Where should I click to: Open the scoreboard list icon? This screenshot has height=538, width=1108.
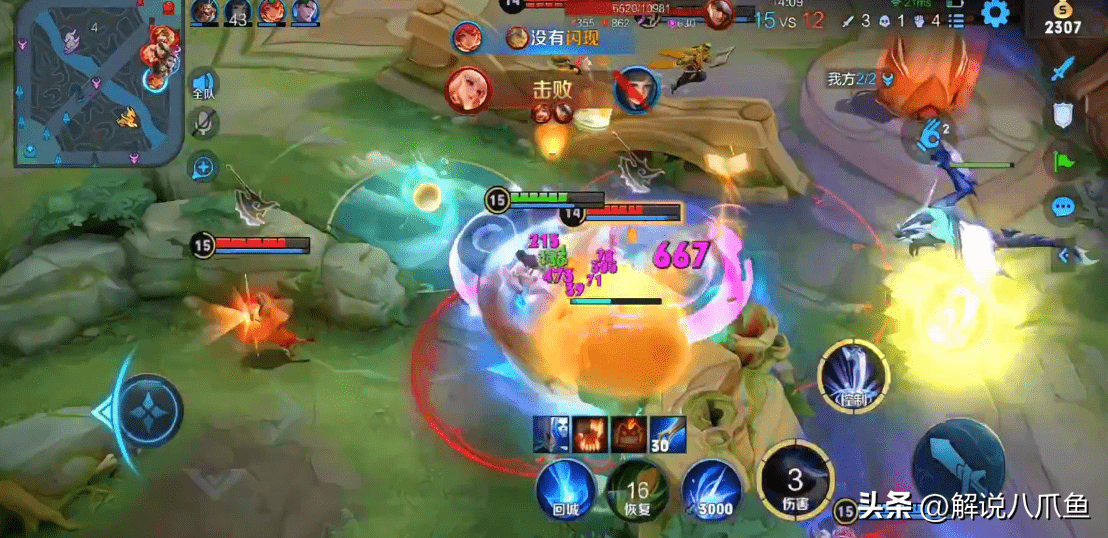[x=957, y=20]
